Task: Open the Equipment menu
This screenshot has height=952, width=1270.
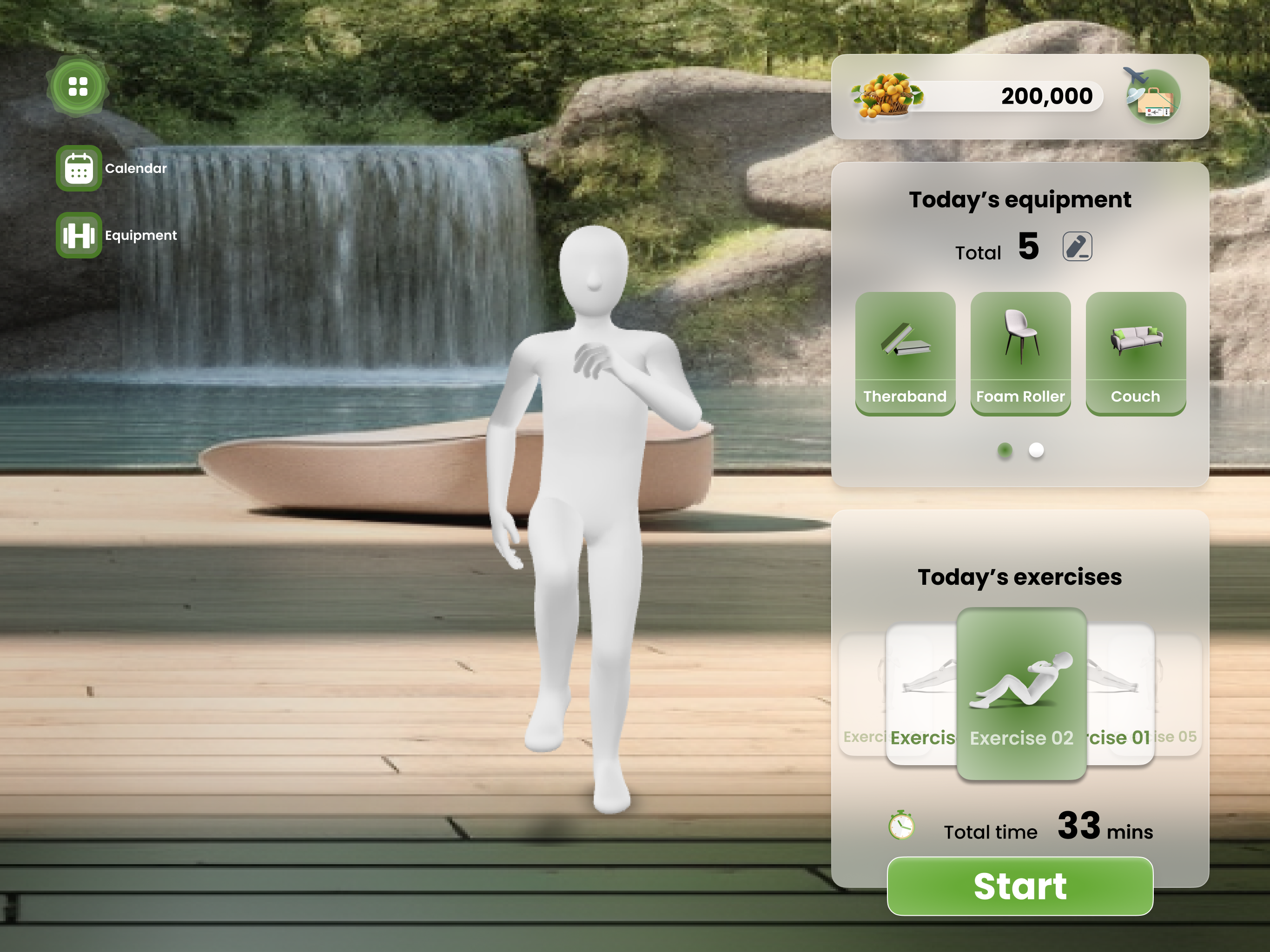Action: (x=79, y=235)
